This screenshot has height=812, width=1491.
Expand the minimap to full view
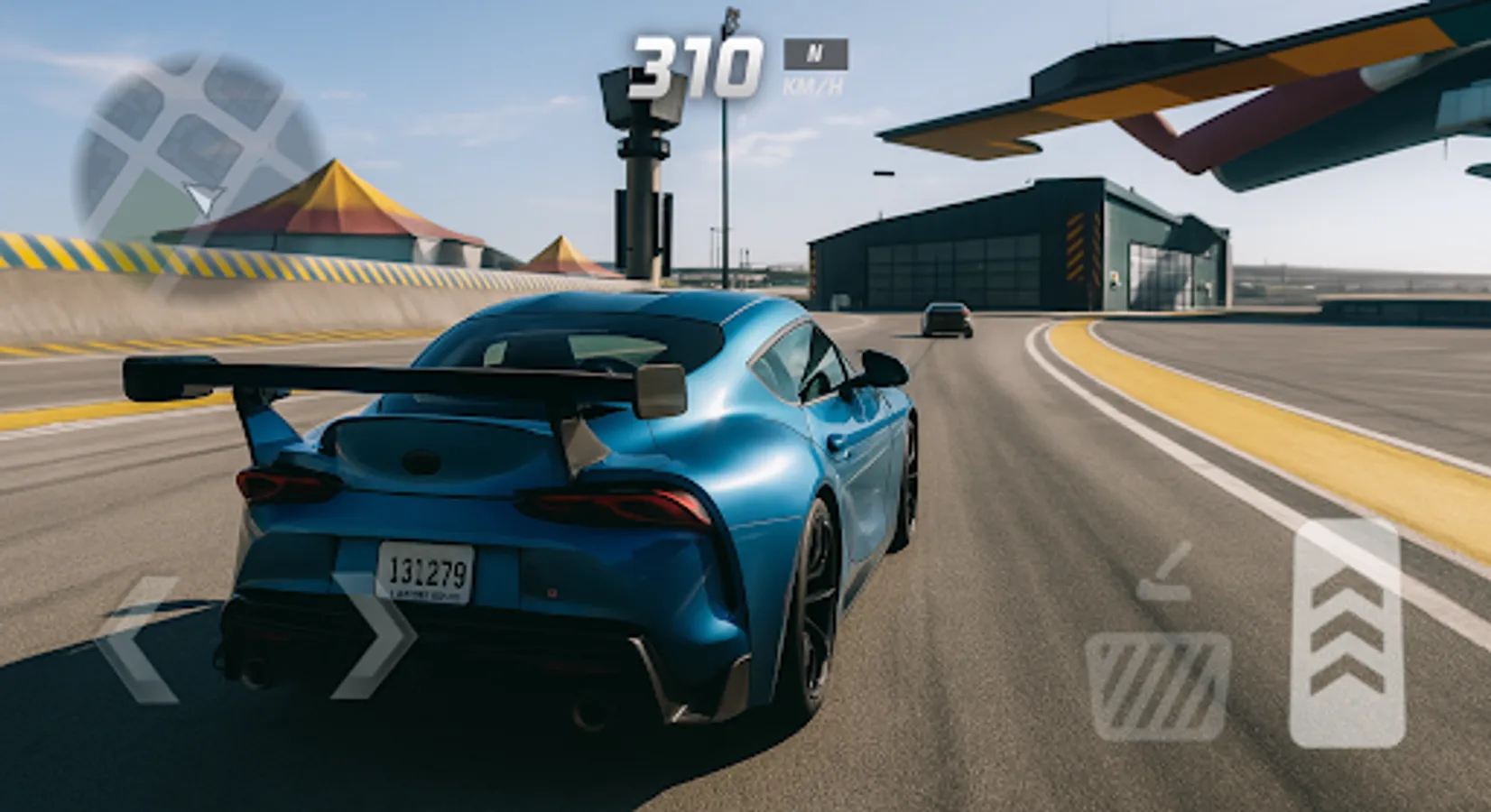click(190, 140)
